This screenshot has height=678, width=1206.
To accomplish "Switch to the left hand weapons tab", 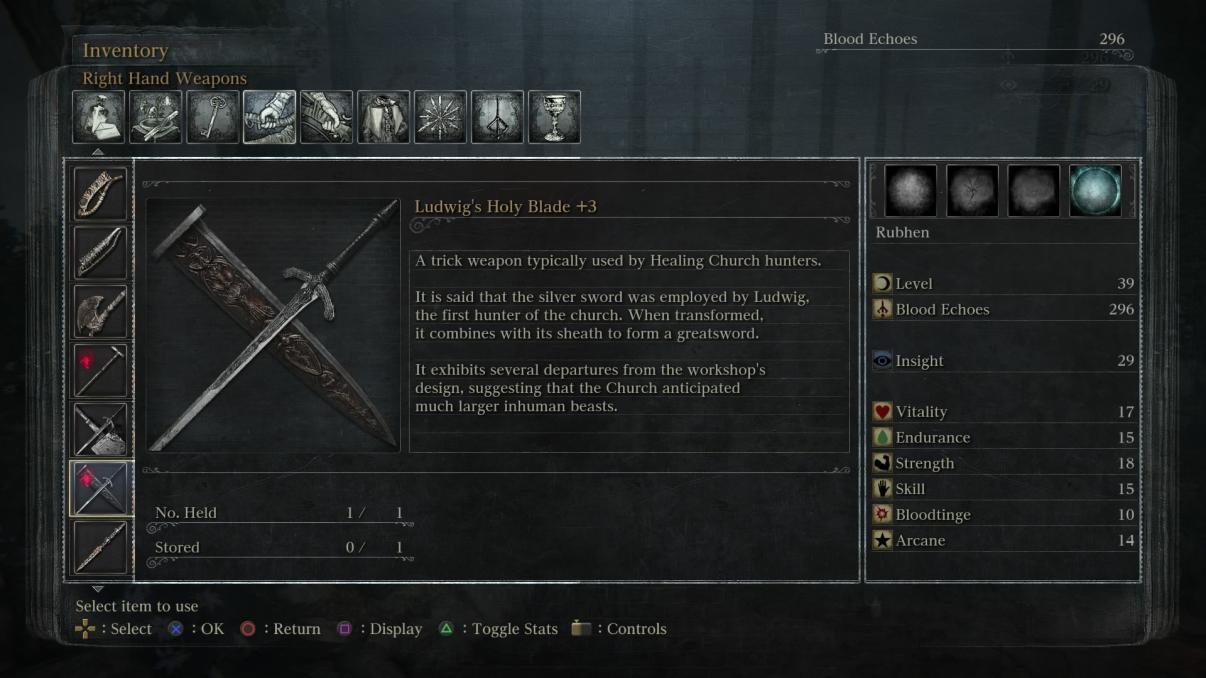I will (x=326, y=117).
